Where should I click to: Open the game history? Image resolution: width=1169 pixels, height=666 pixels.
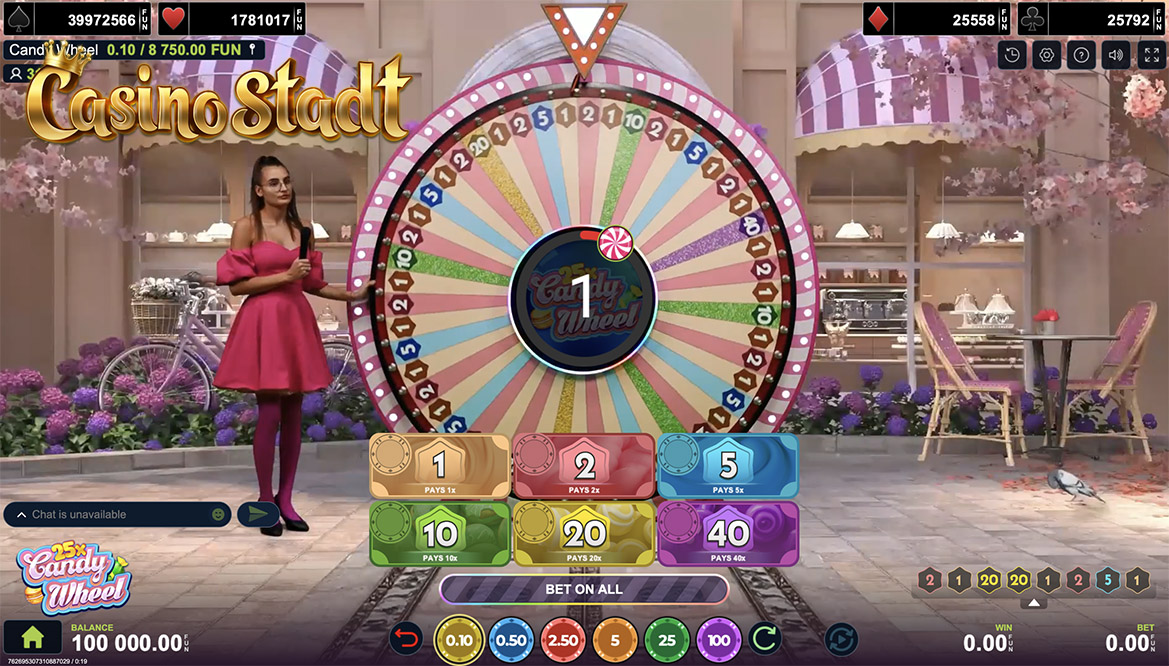point(1013,55)
